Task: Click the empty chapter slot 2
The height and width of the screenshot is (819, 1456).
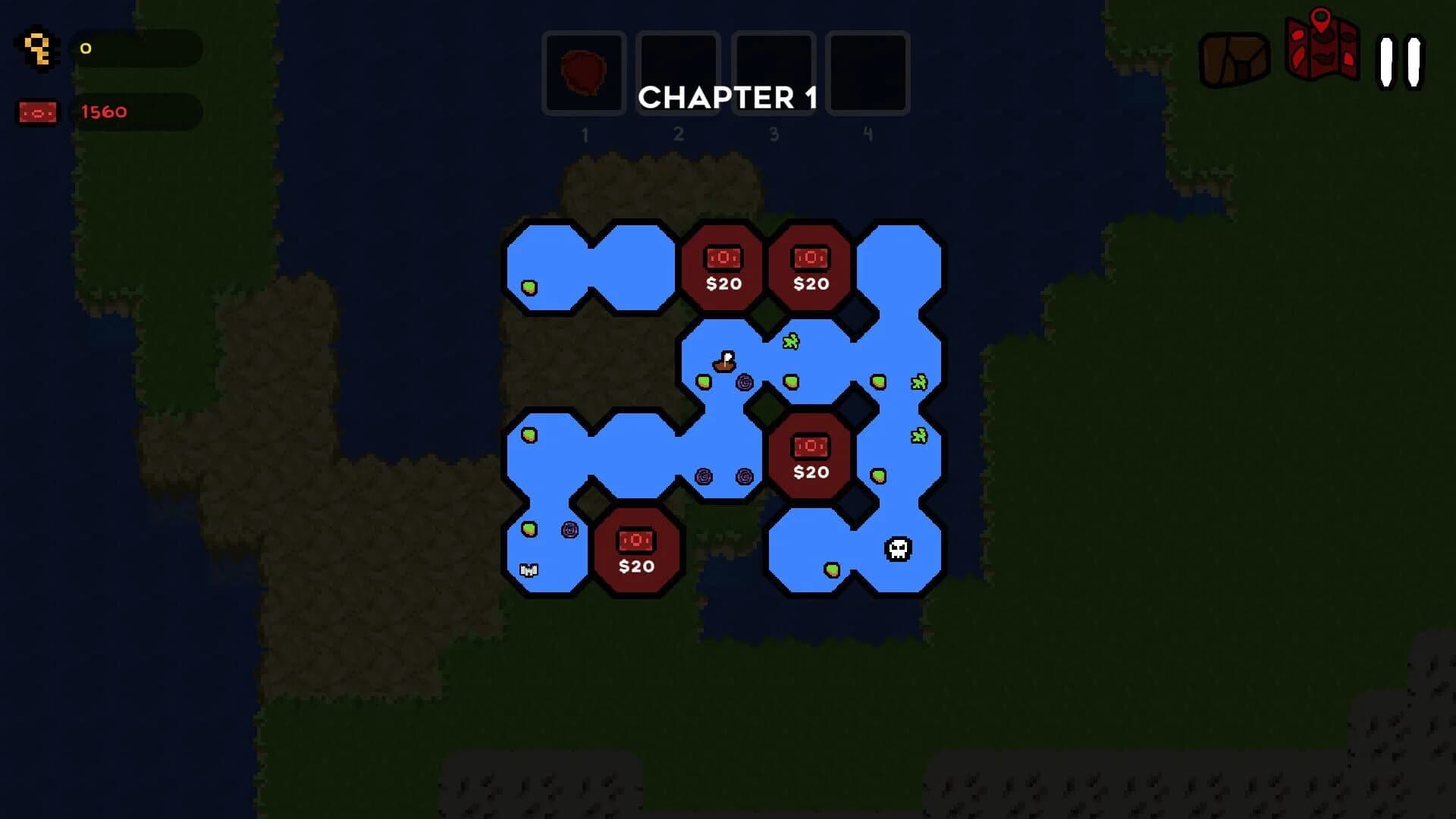Action: (678, 72)
